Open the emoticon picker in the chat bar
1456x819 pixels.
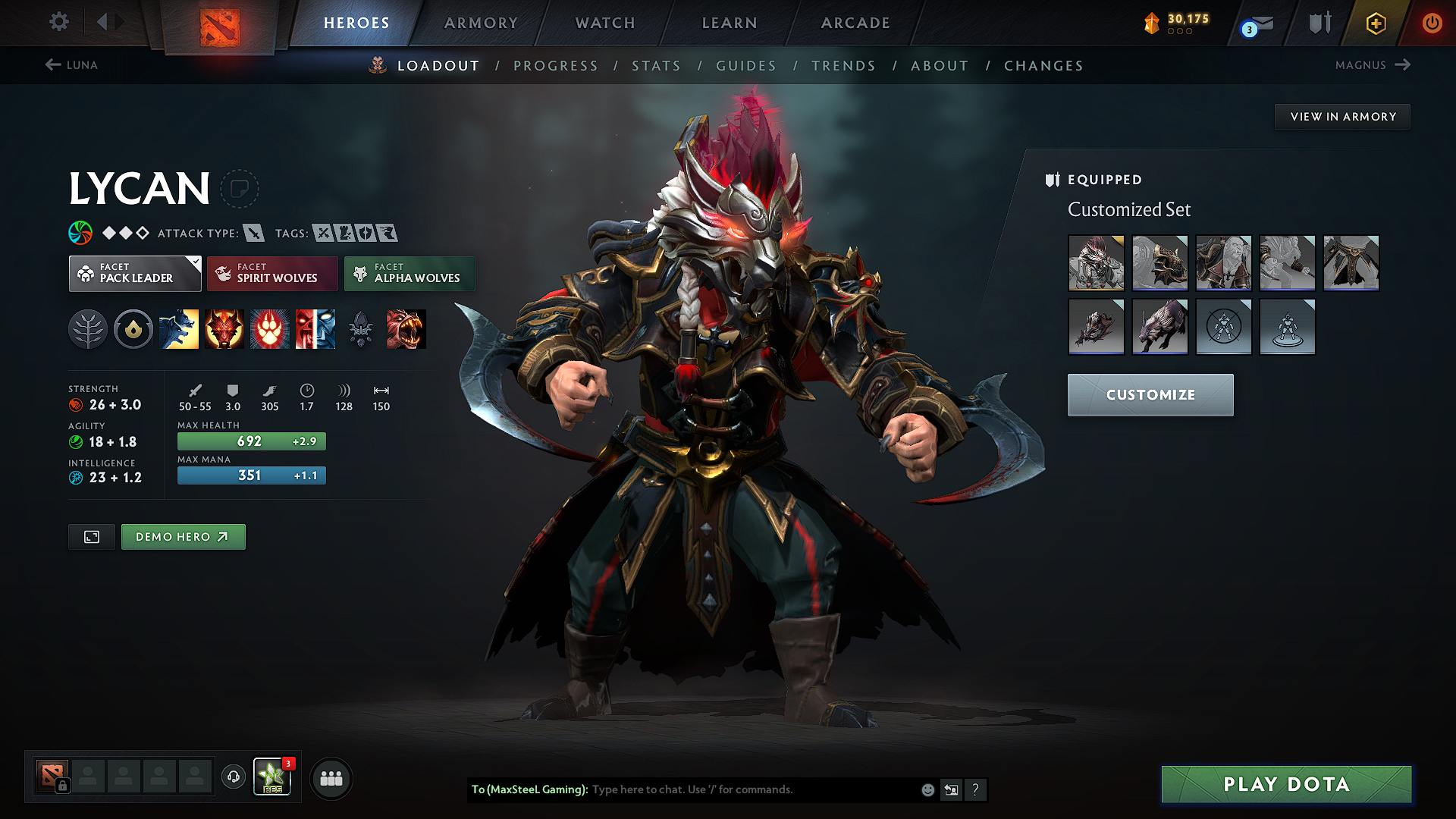pos(927,789)
